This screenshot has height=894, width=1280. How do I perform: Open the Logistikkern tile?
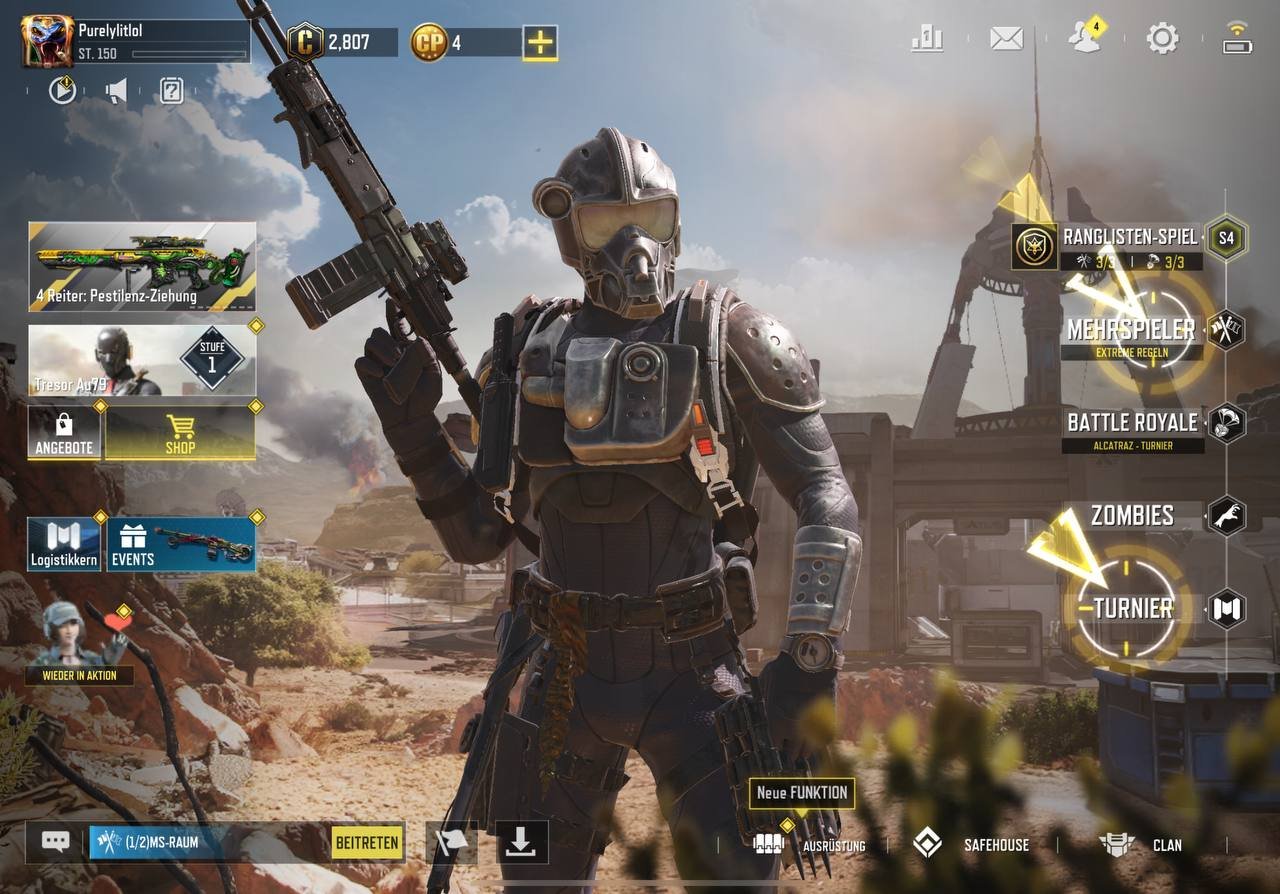(x=64, y=544)
